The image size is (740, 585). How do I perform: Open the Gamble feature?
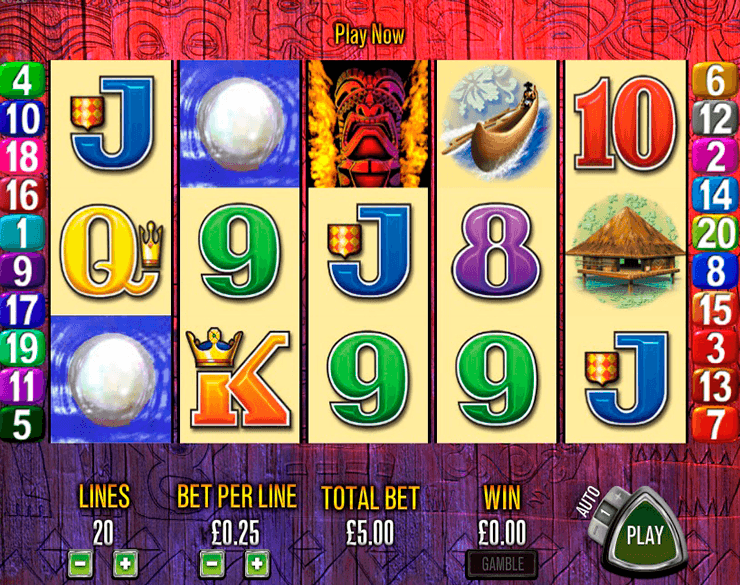tap(502, 564)
